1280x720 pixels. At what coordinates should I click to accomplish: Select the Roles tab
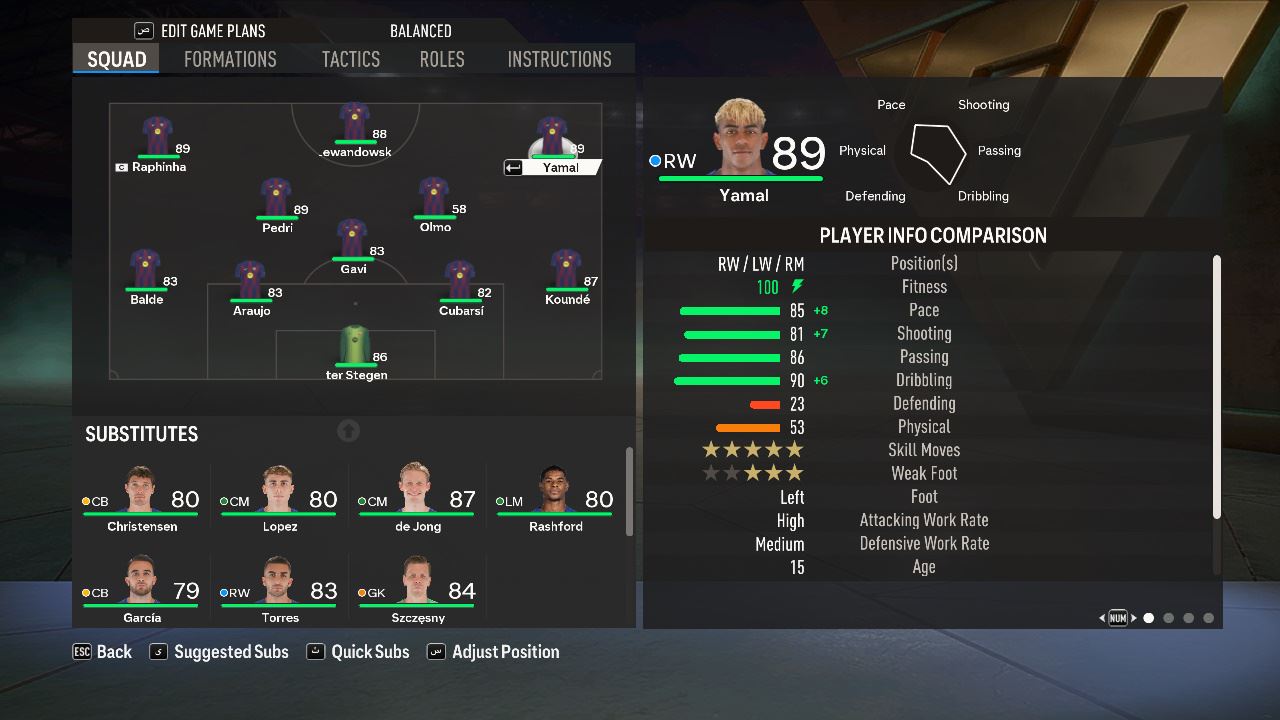tap(442, 59)
